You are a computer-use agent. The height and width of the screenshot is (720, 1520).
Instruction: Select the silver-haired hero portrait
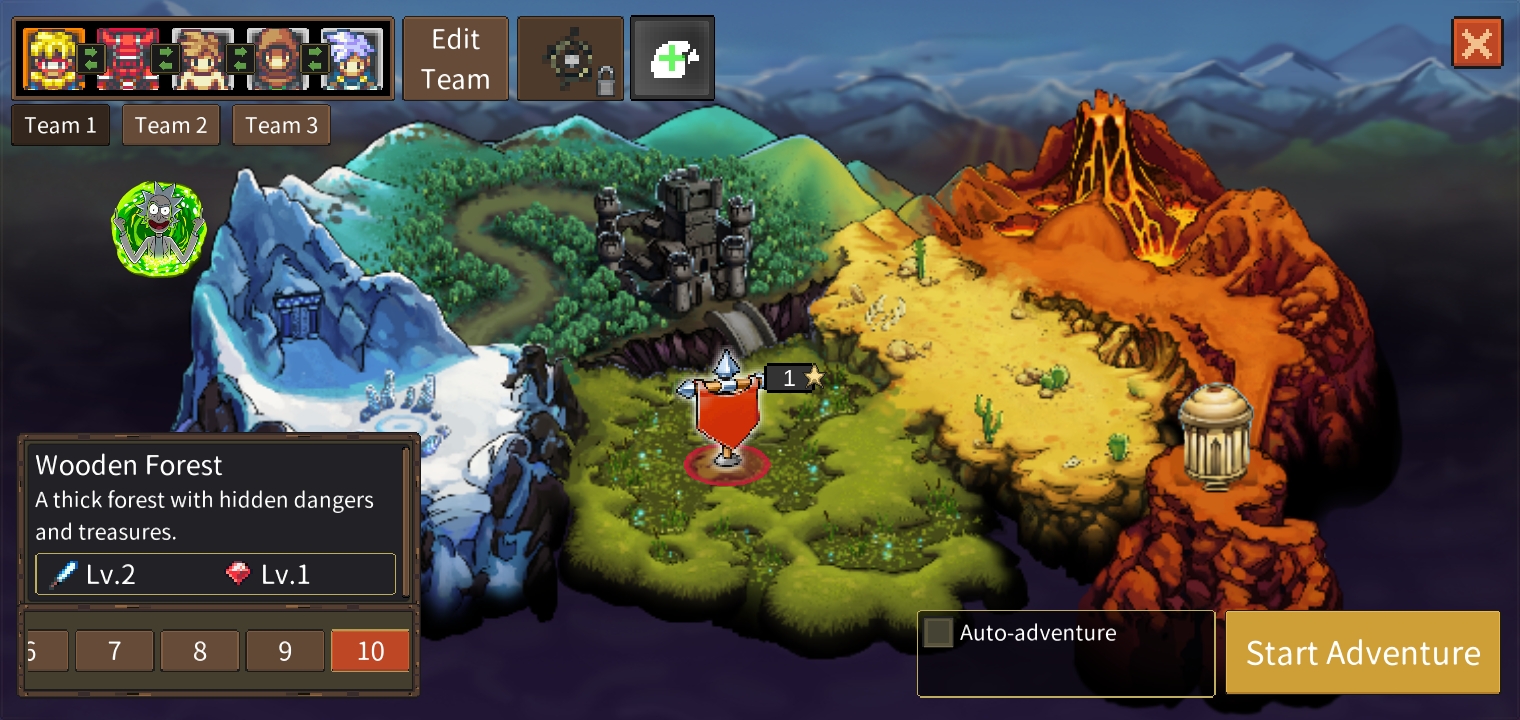point(352,58)
